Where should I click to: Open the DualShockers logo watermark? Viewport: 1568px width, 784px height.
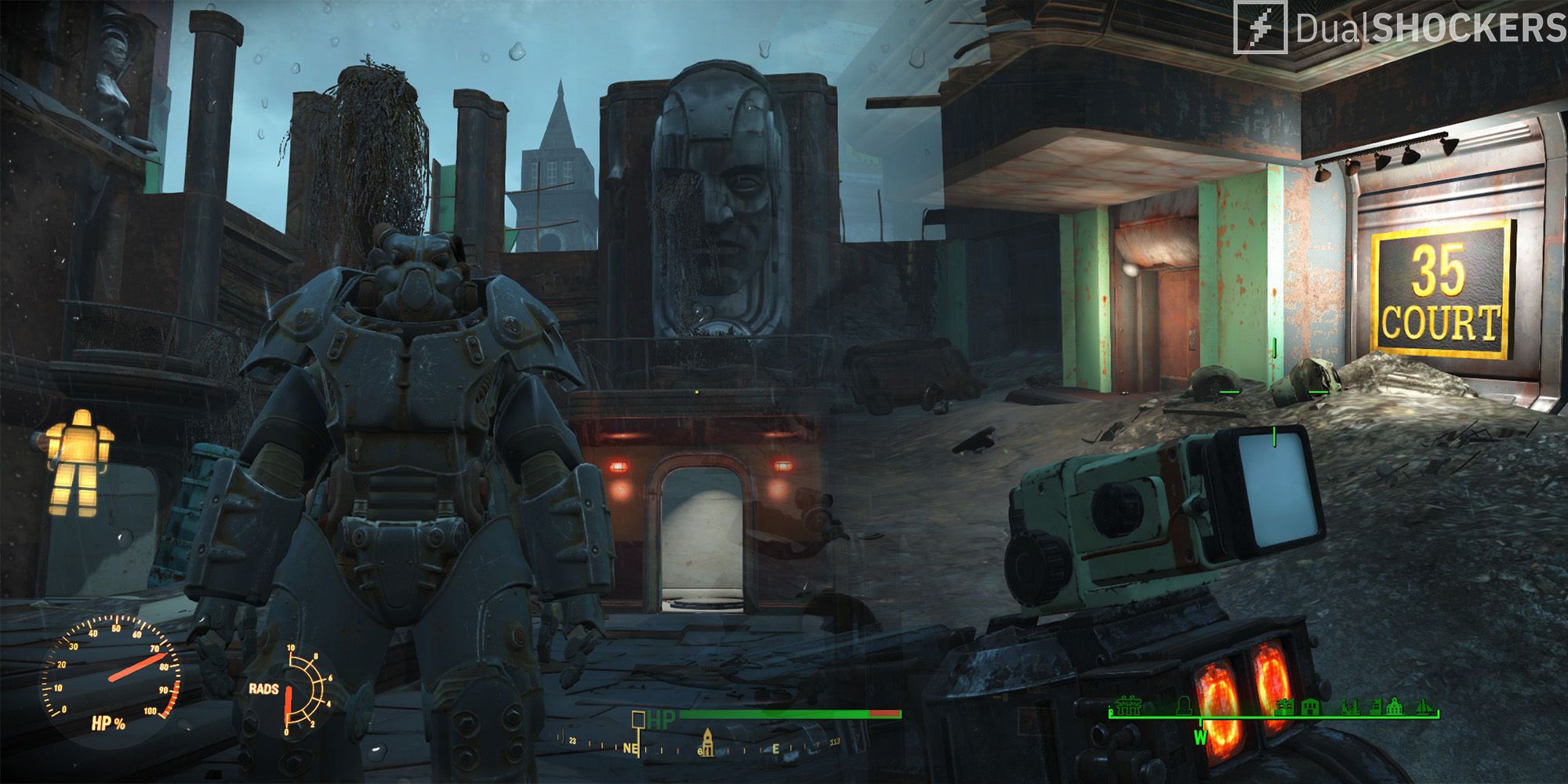click(x=1400, y=28)
